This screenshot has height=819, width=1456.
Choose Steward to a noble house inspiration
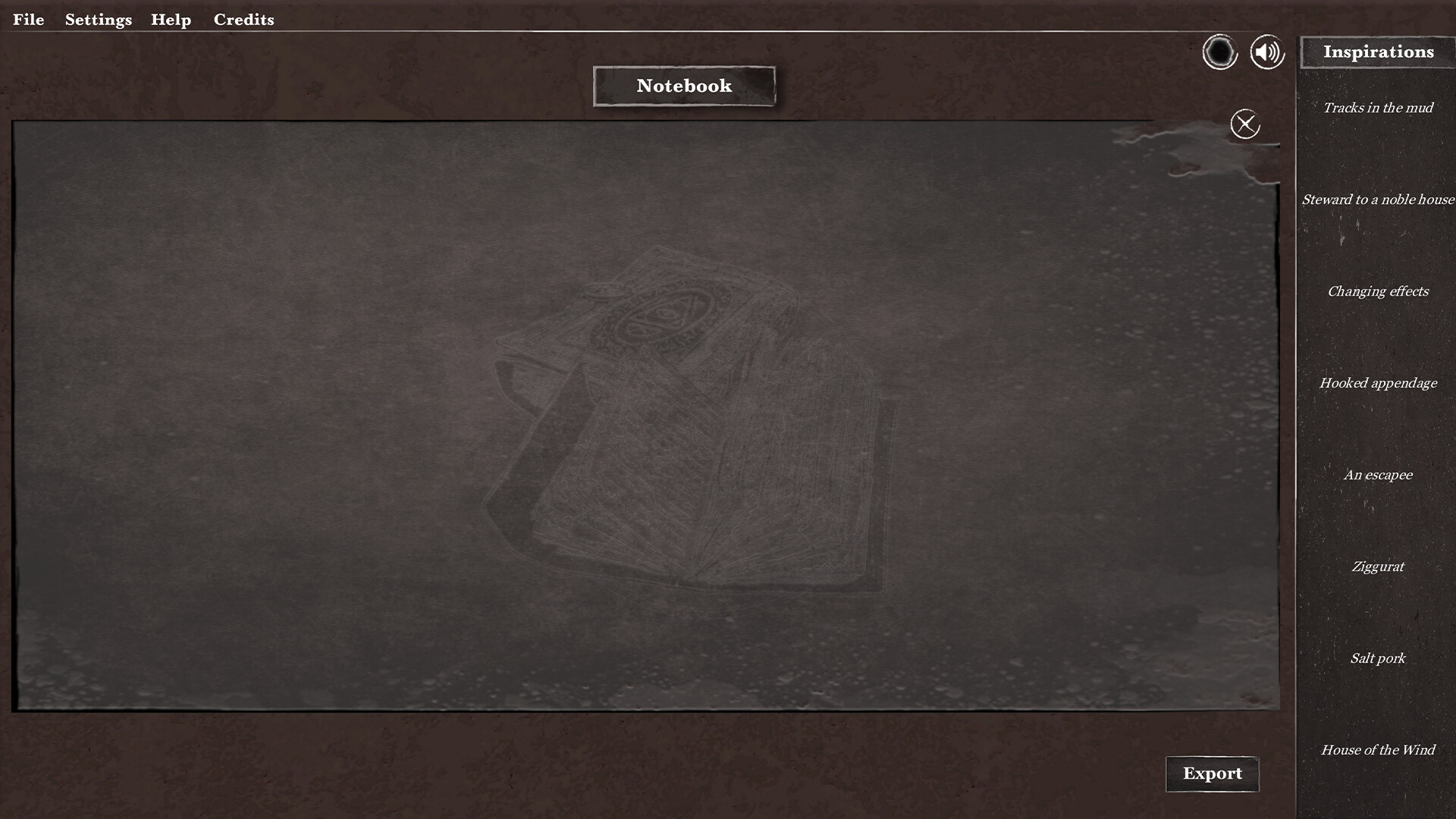coord(1378,199)
